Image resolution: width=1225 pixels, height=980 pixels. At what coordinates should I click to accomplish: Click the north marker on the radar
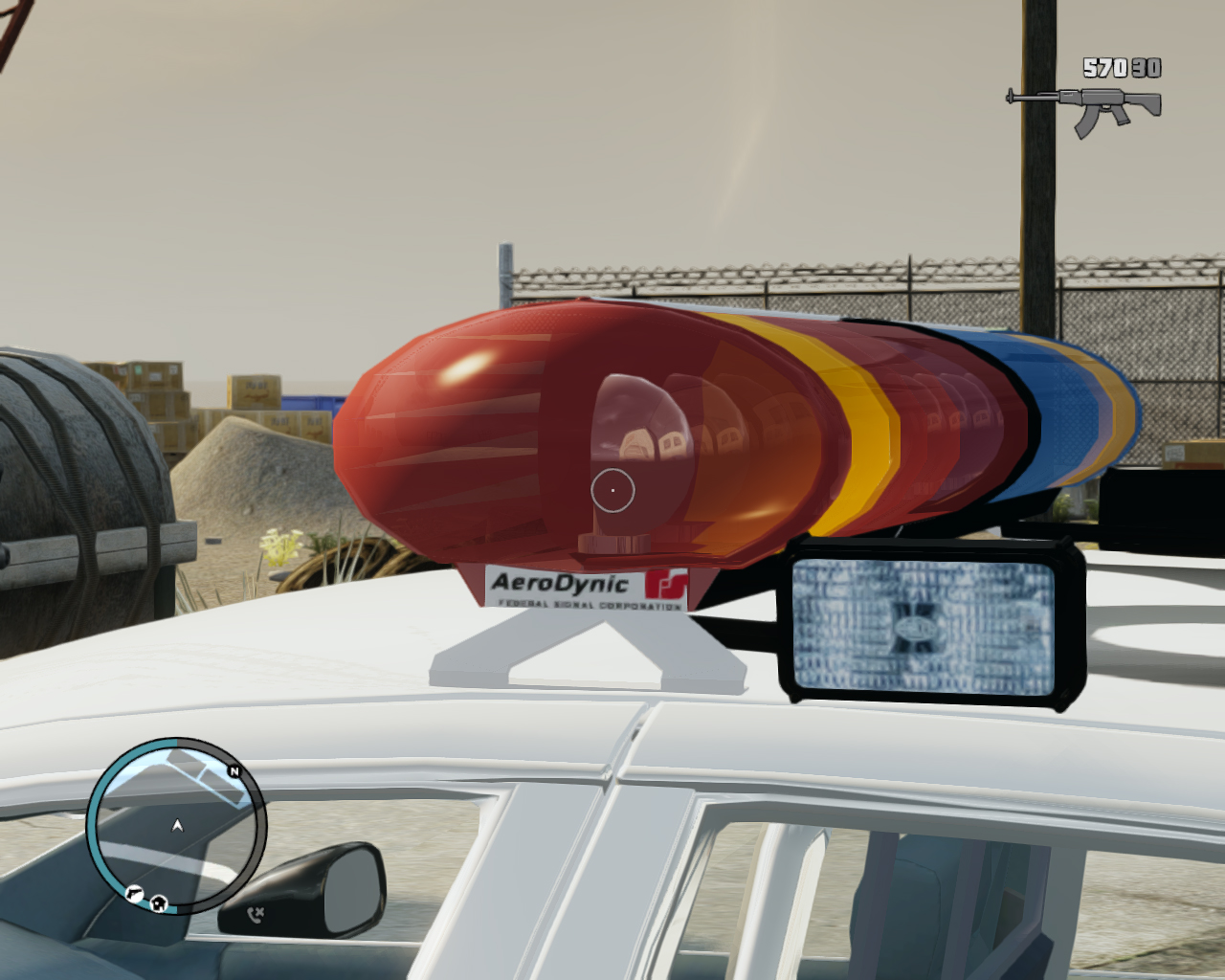pos(234,771)
